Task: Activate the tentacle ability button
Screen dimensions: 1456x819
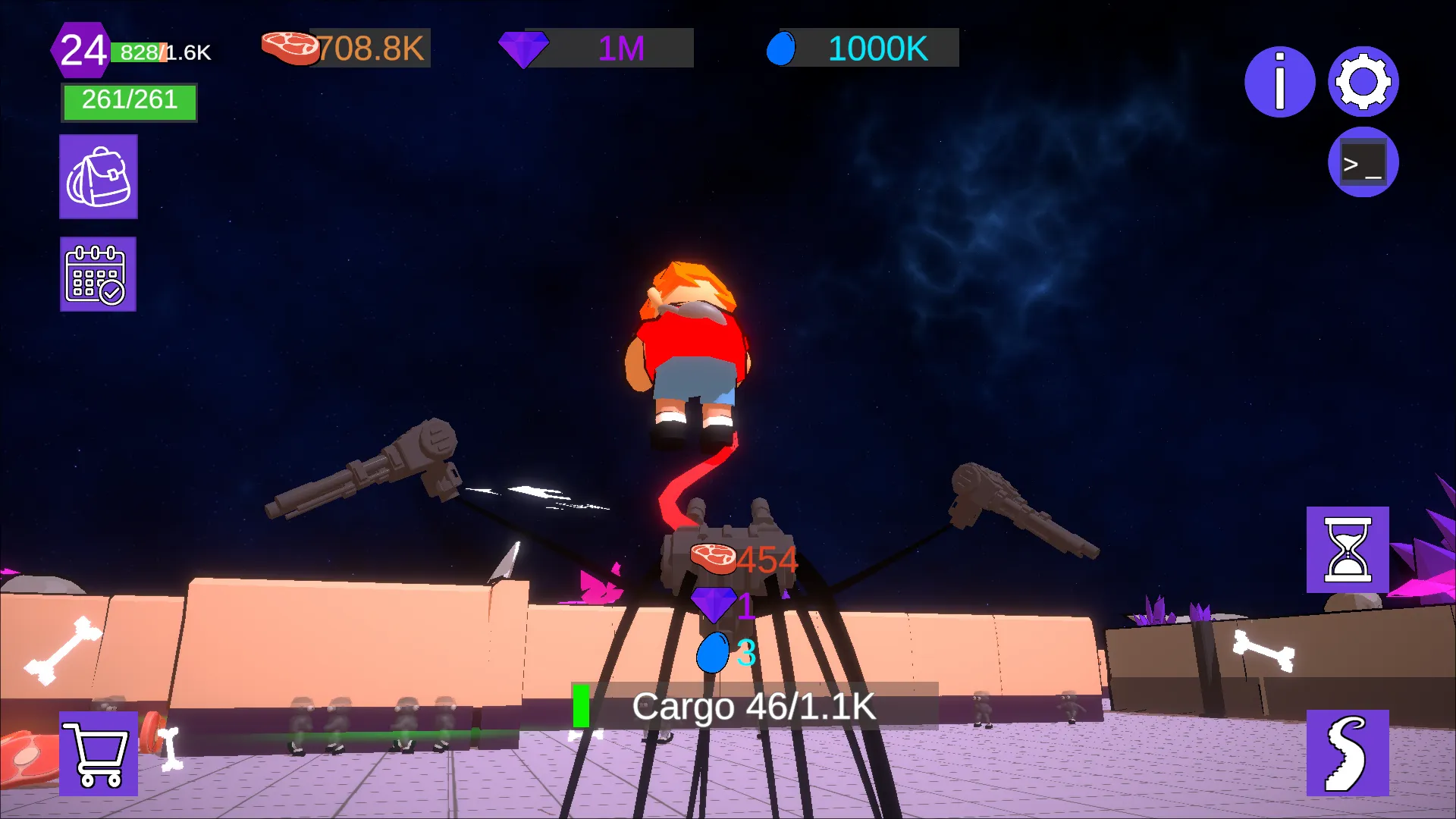Action: [x=1347, y=753]
